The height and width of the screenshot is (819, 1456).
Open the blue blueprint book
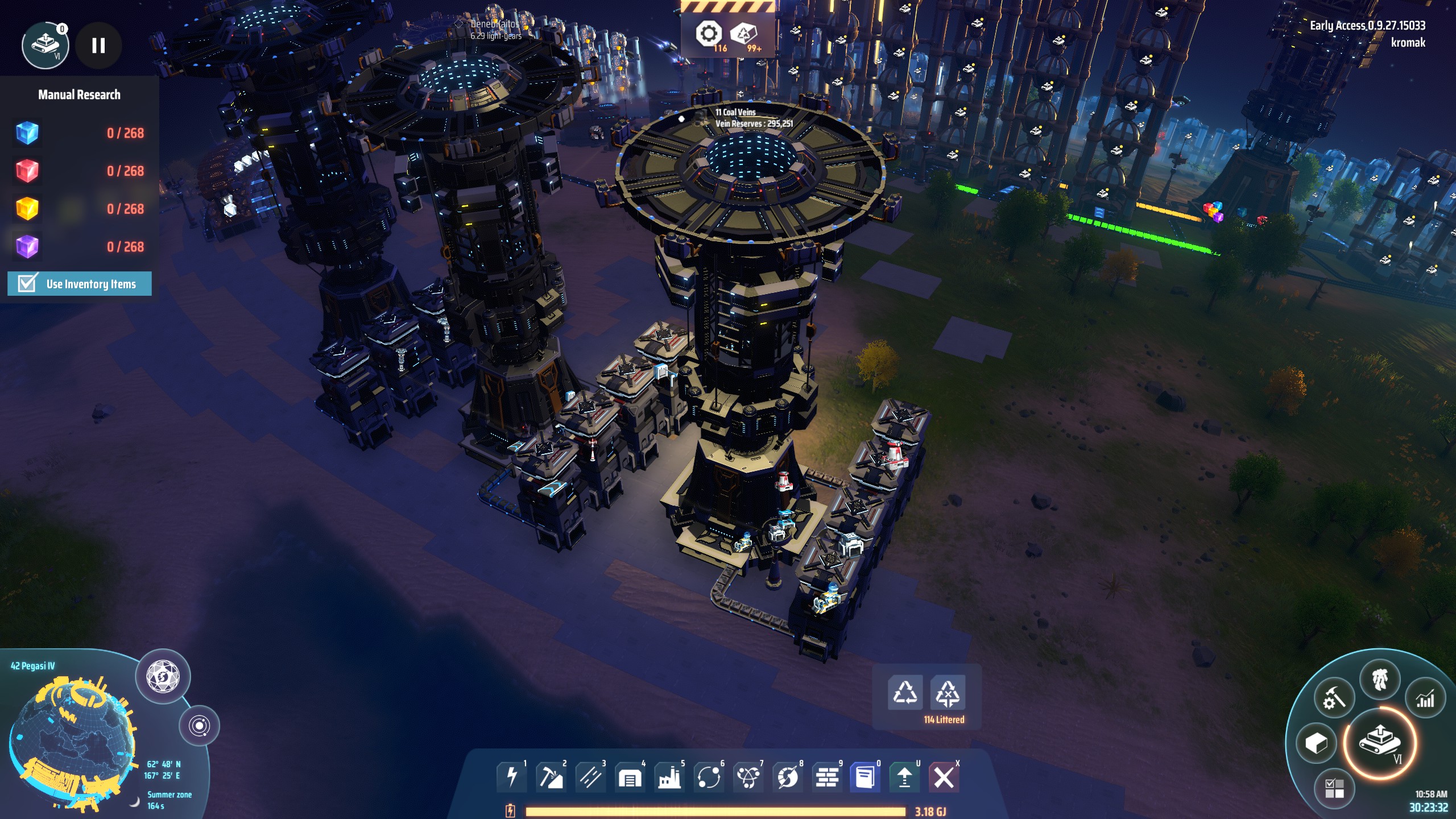coord(865,776)
